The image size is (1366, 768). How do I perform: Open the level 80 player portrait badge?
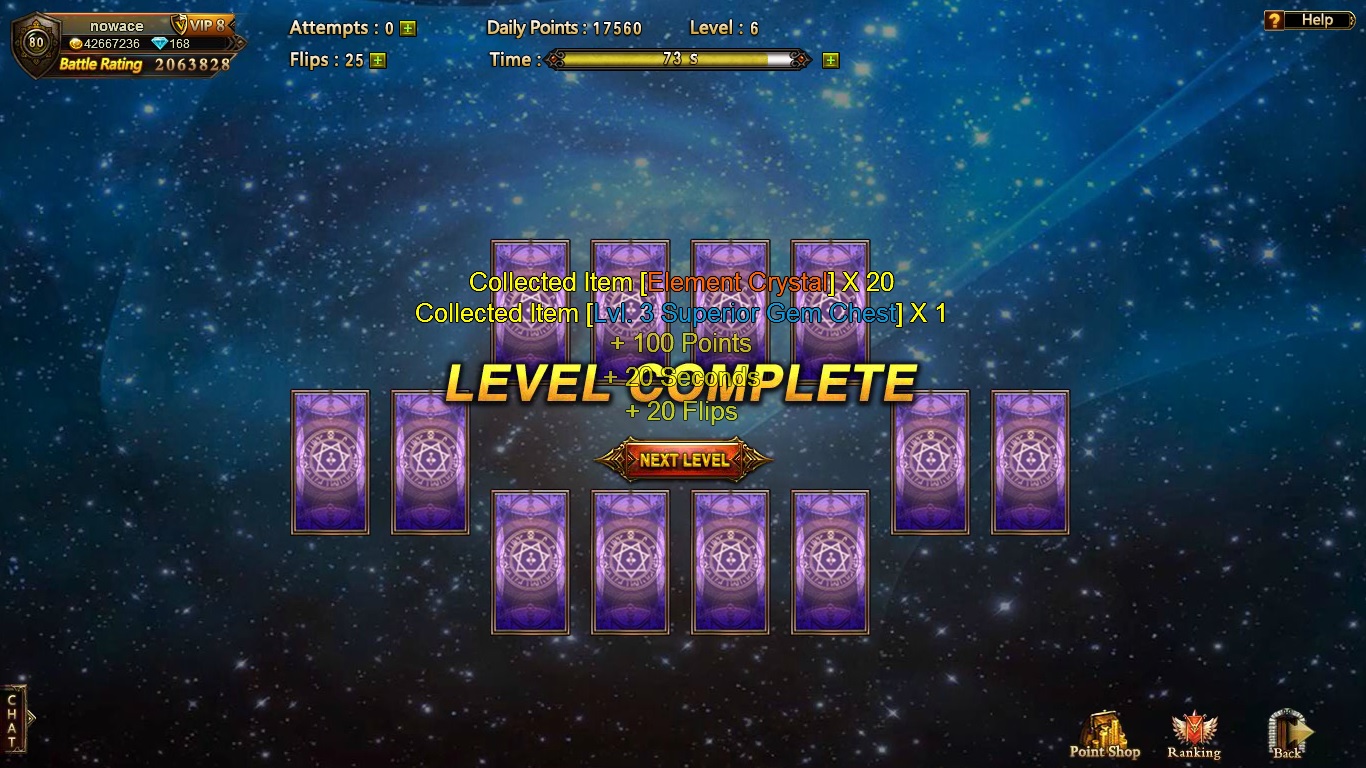pos(36,43)
